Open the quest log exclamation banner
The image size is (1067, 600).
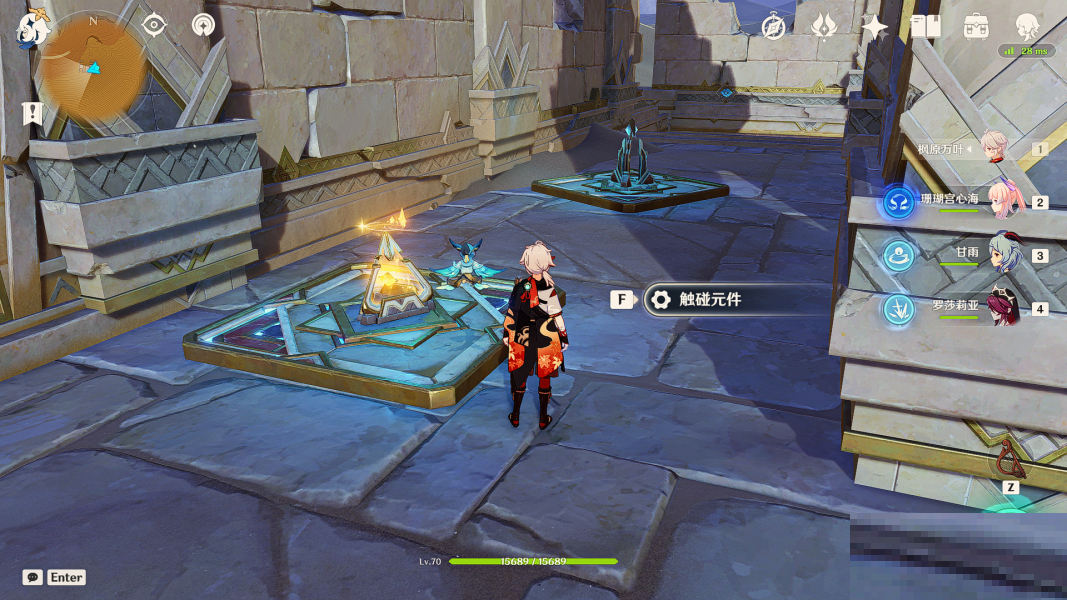click(x=33, y=113)
